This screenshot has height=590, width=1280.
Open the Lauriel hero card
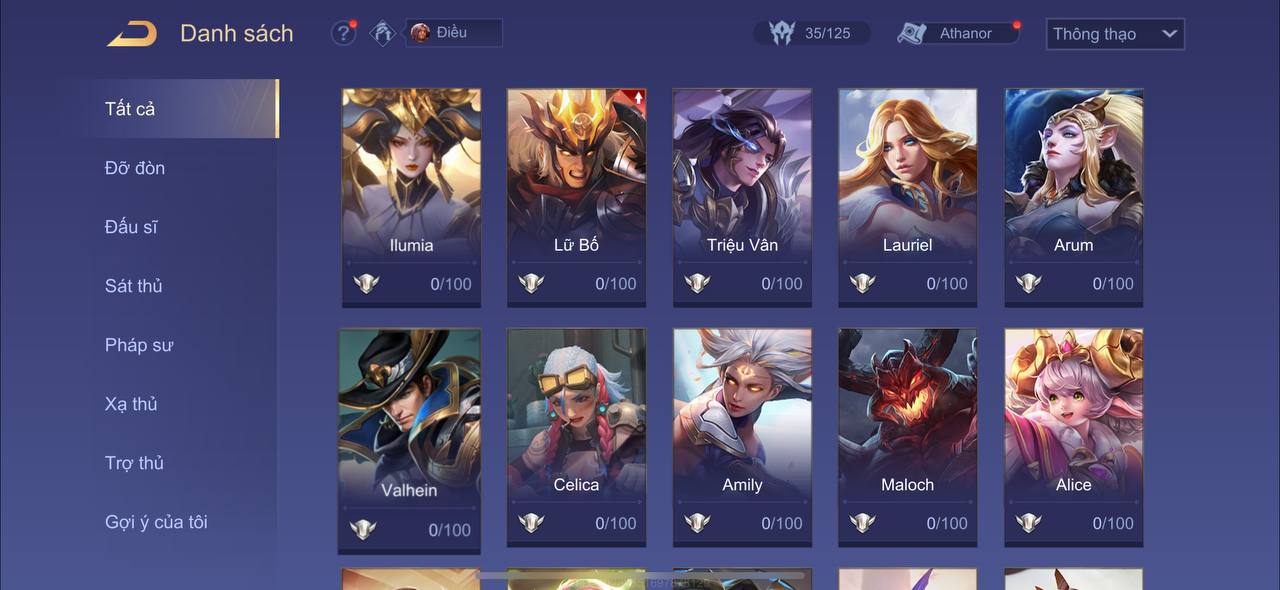click(x=907, y=197)
